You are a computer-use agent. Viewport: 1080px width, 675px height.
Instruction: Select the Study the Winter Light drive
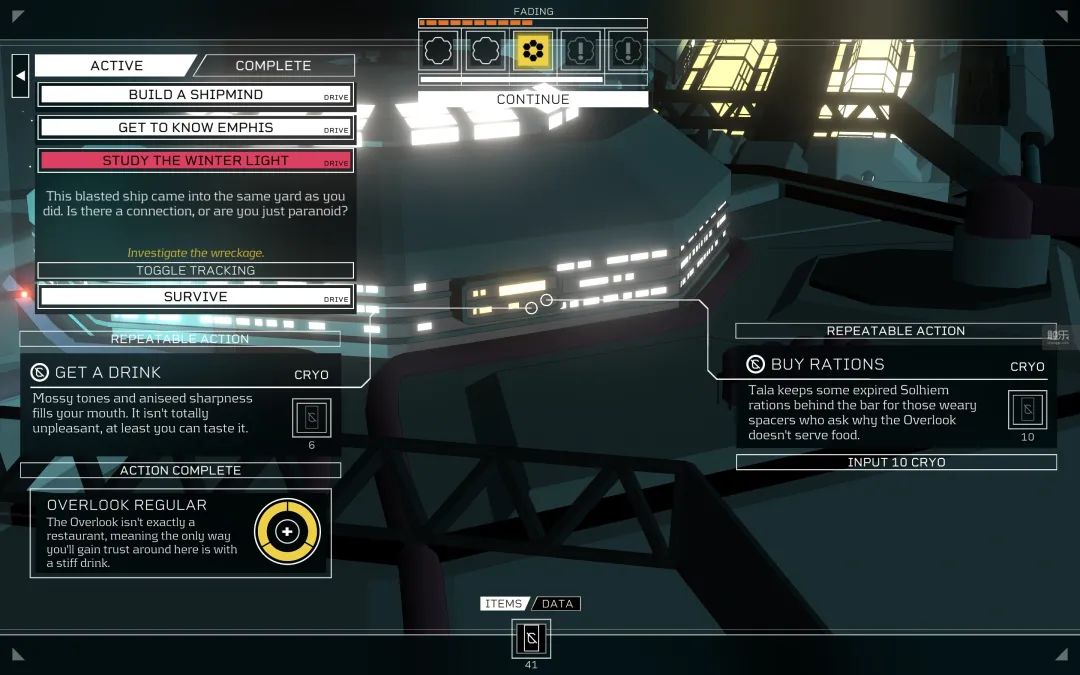pos(195,161)
